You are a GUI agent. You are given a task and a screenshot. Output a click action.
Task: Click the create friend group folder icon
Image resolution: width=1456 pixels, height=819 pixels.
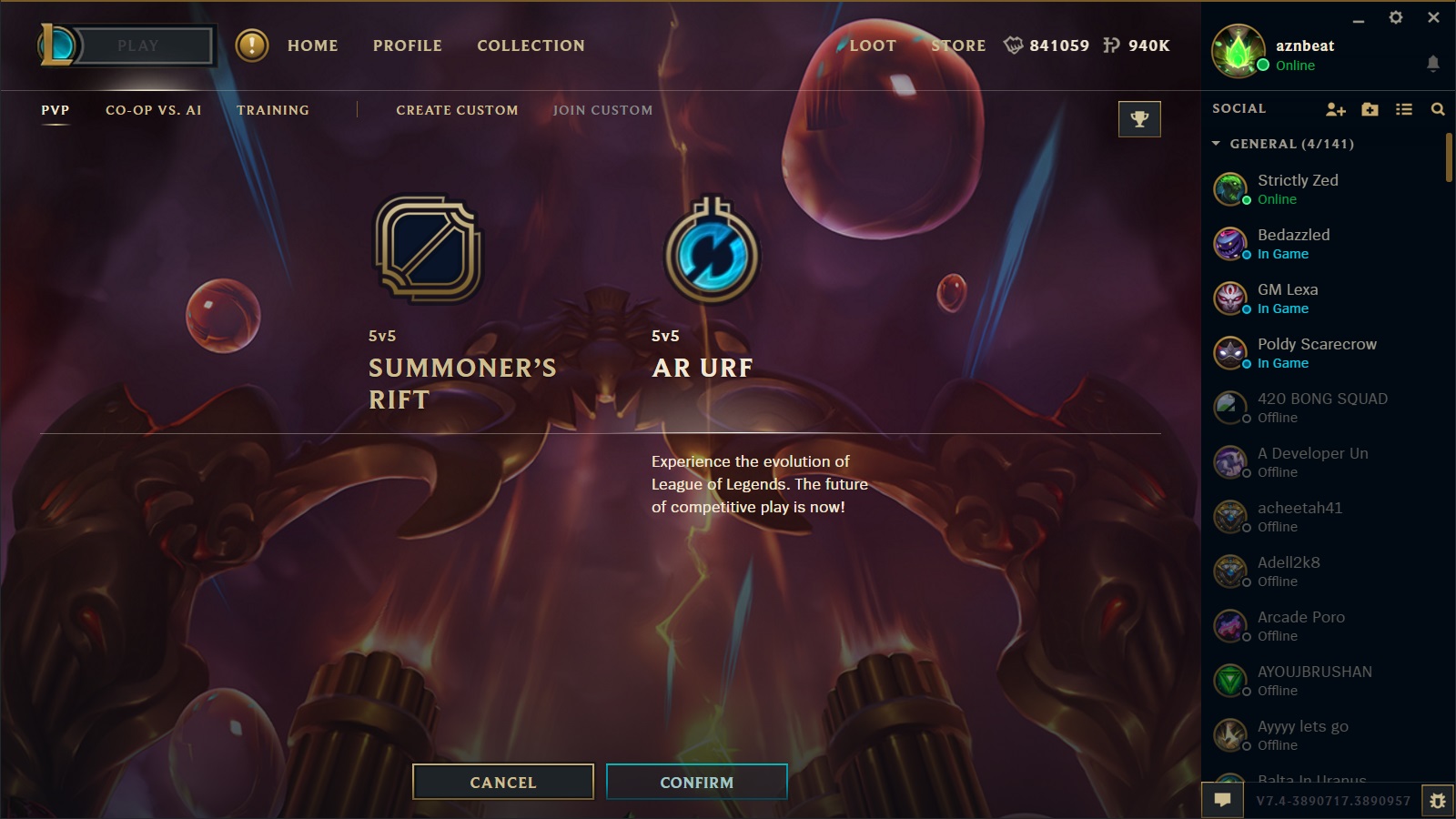(x=1370, y=108)
